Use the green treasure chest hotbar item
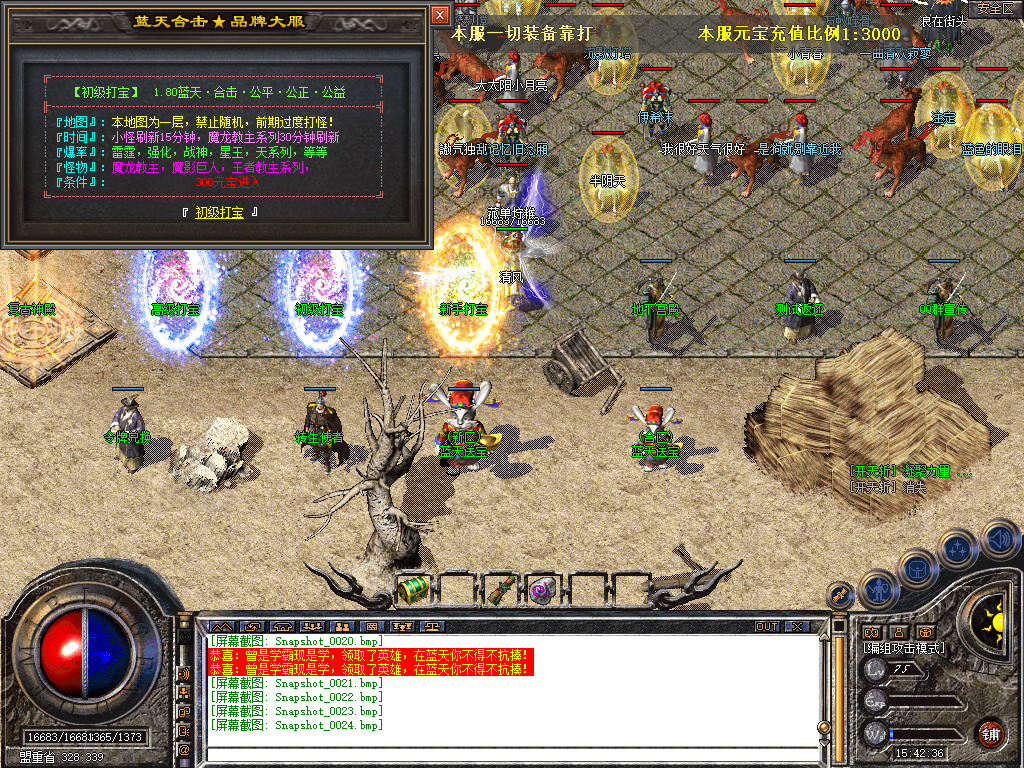 [x=413, y=589]
